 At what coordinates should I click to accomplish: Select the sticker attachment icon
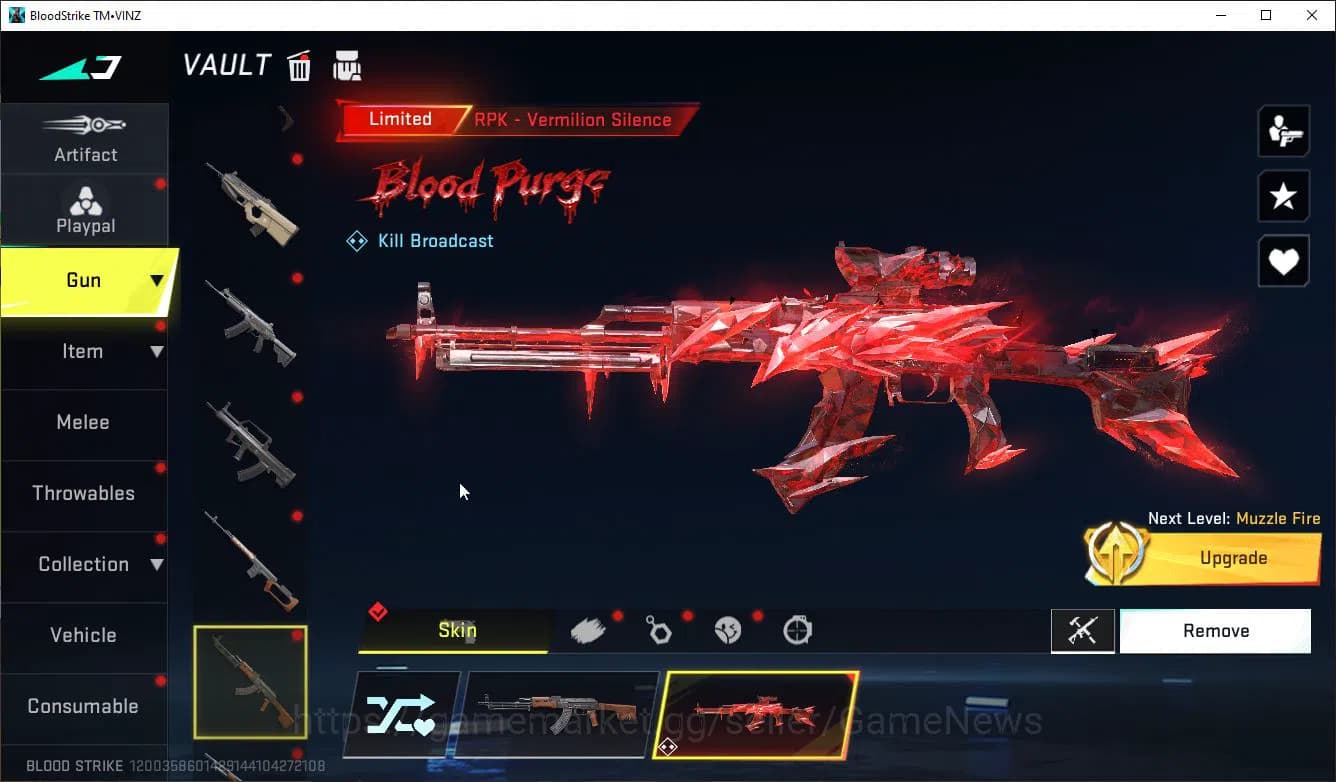click(728, 629)
